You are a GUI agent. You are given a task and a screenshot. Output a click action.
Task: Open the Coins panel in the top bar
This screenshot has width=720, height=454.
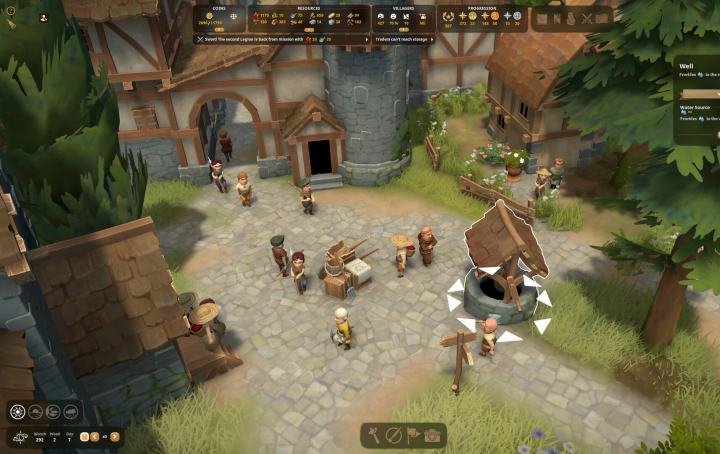[x=220, y=18]
